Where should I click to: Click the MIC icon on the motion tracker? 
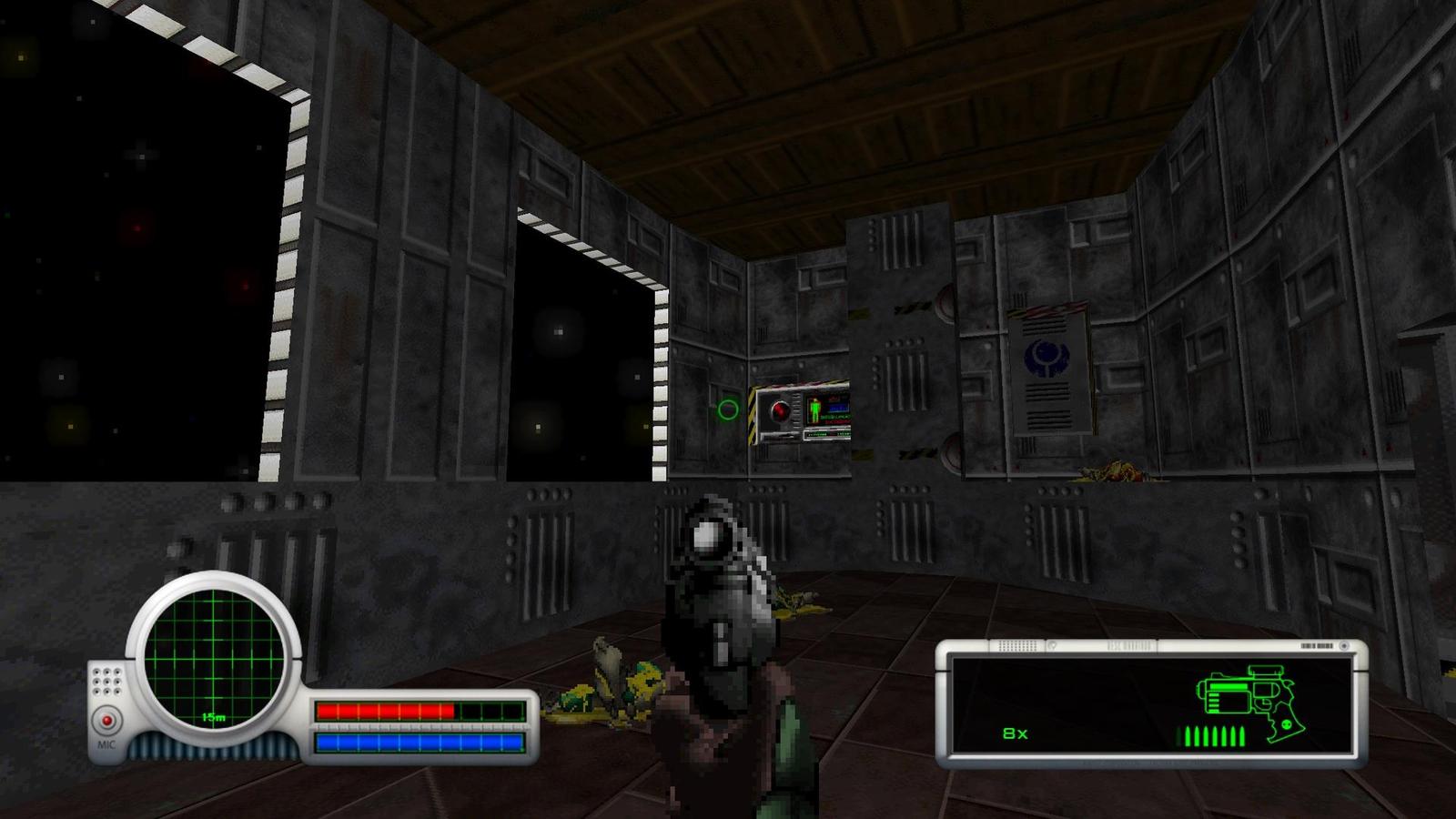tap(107, 743)
